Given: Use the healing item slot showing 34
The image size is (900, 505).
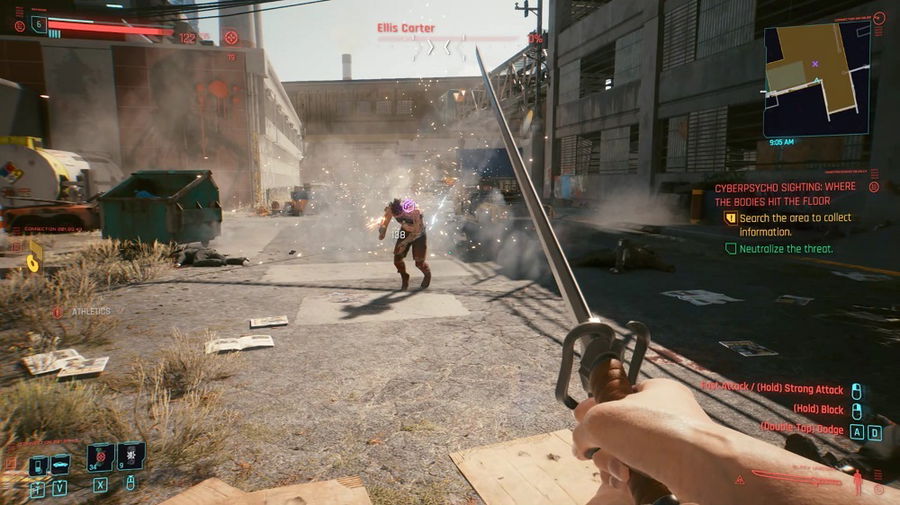Looking at the screenshot, I should click(100, 457).
